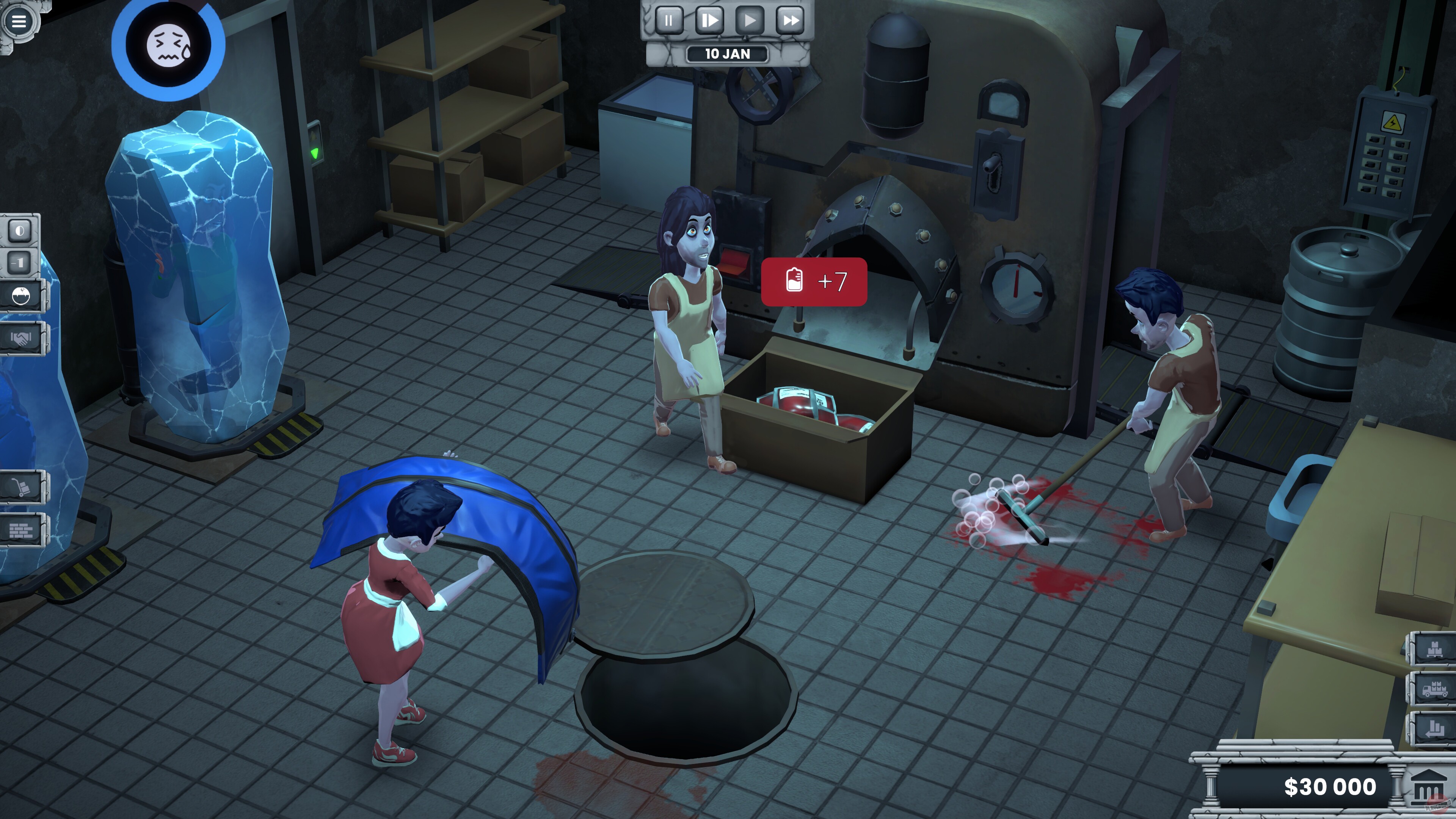The height and width of the screenshot is (819, 1456).
Task: Click the blood-drip face icon in the sidebar
Action: point(20,296)
